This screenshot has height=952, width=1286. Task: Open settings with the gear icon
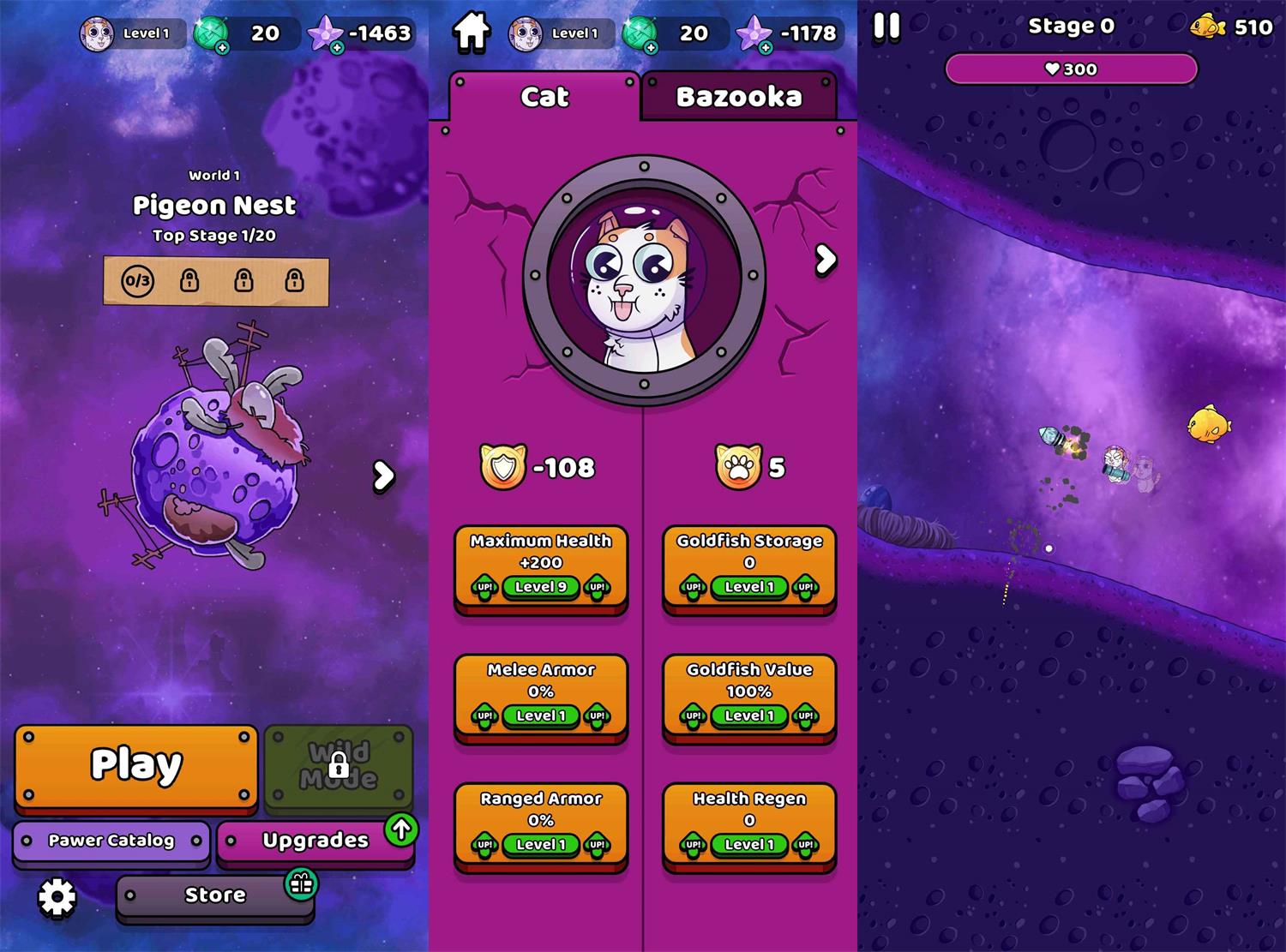57,897
